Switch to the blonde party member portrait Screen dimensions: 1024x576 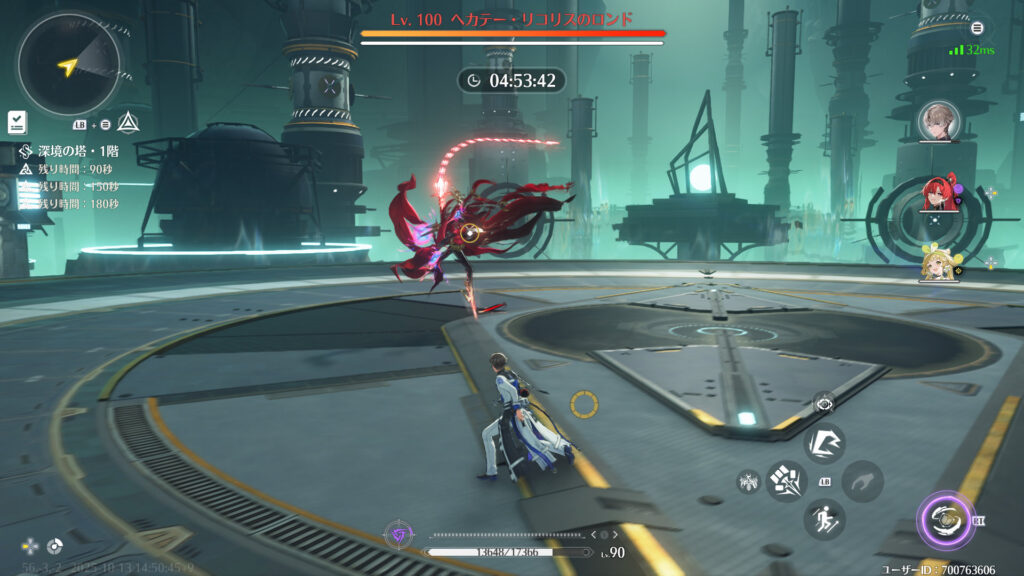point(939,263)
